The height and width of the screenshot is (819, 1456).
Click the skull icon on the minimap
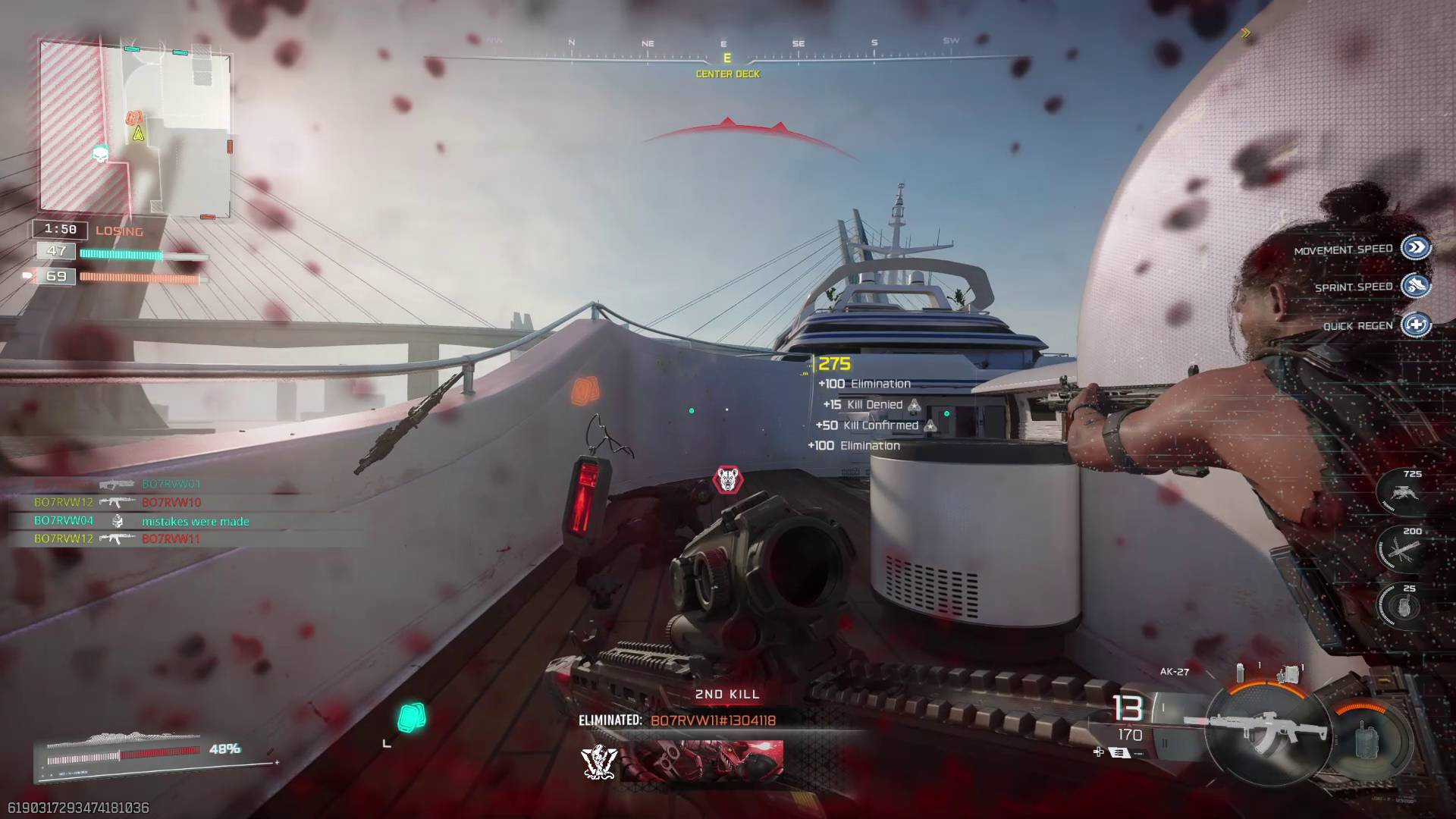(x=102, y=155)
